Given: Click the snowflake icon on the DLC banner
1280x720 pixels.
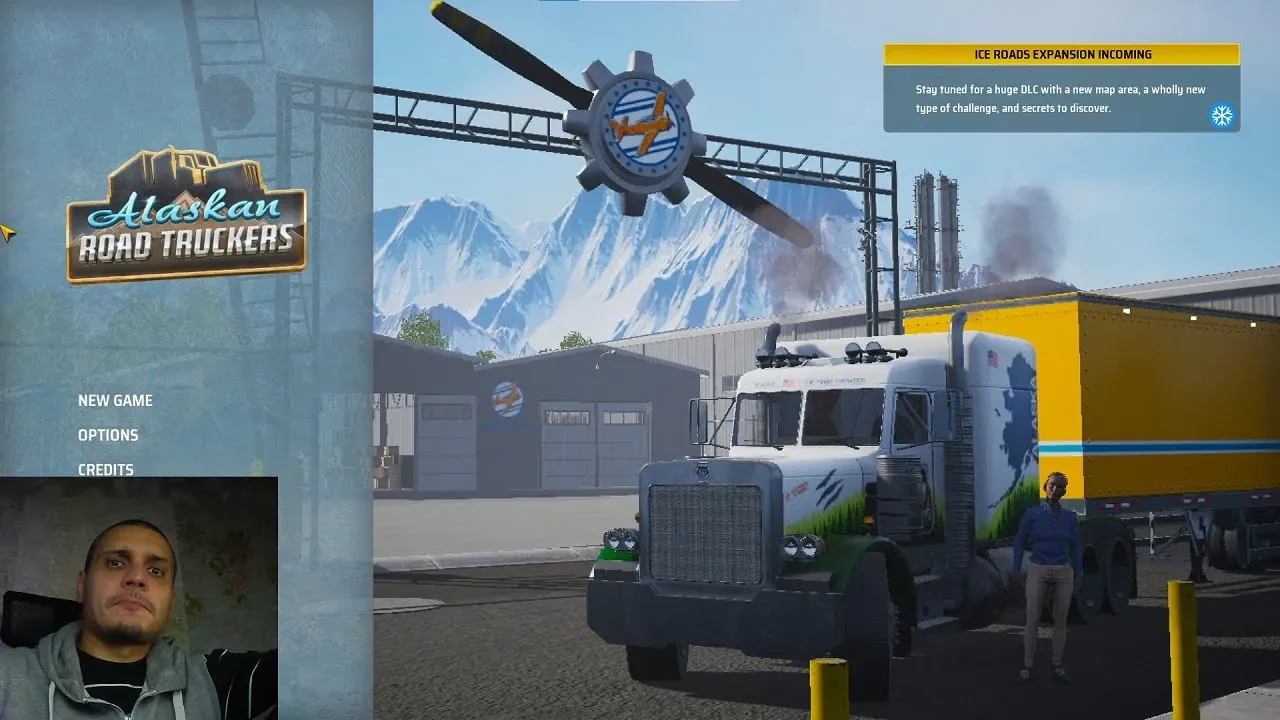Looking at the screenshot, I should pyautogui.click(x=1221, y=116).
